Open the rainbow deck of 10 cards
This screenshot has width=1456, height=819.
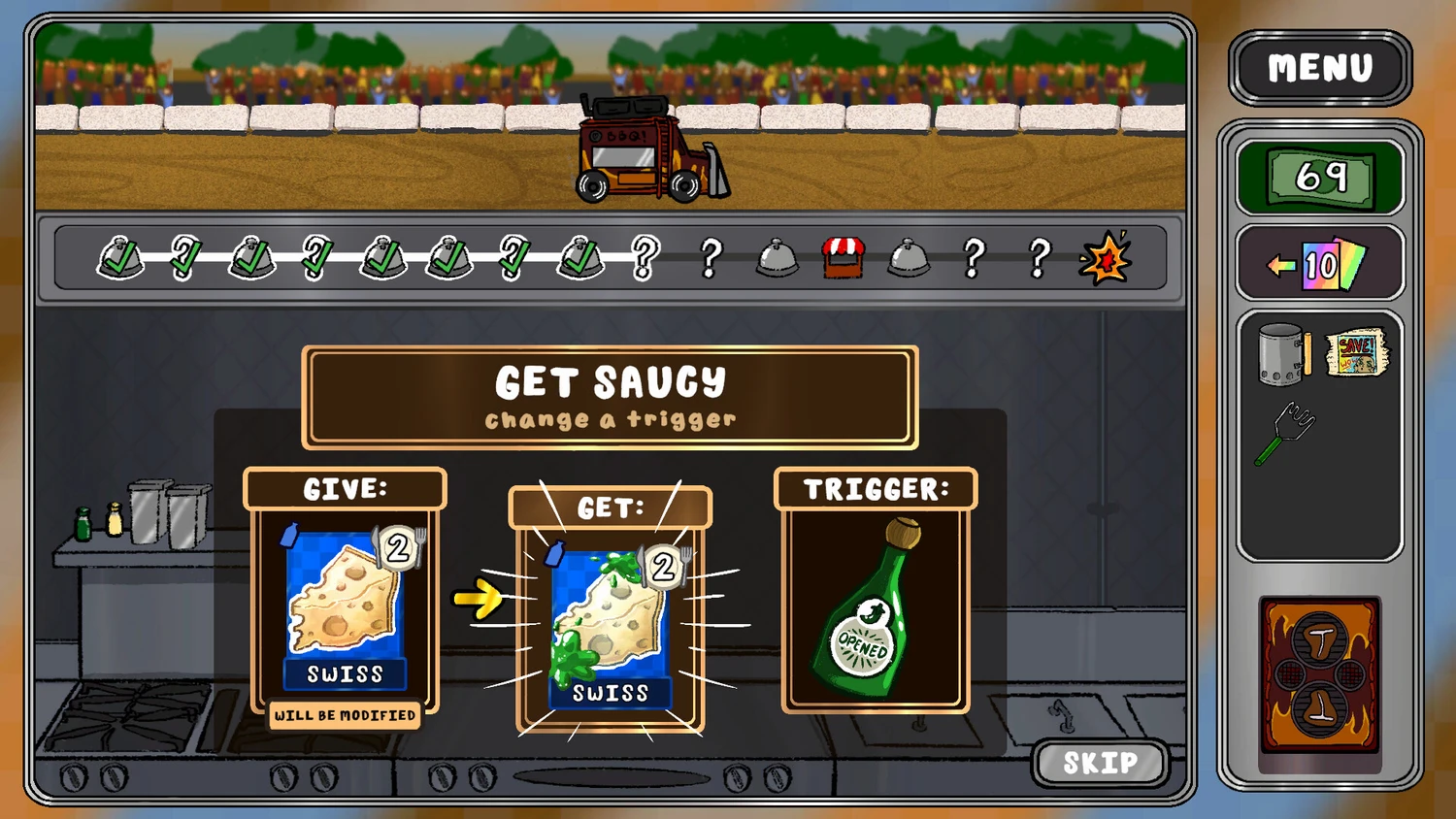point(1320,264)
